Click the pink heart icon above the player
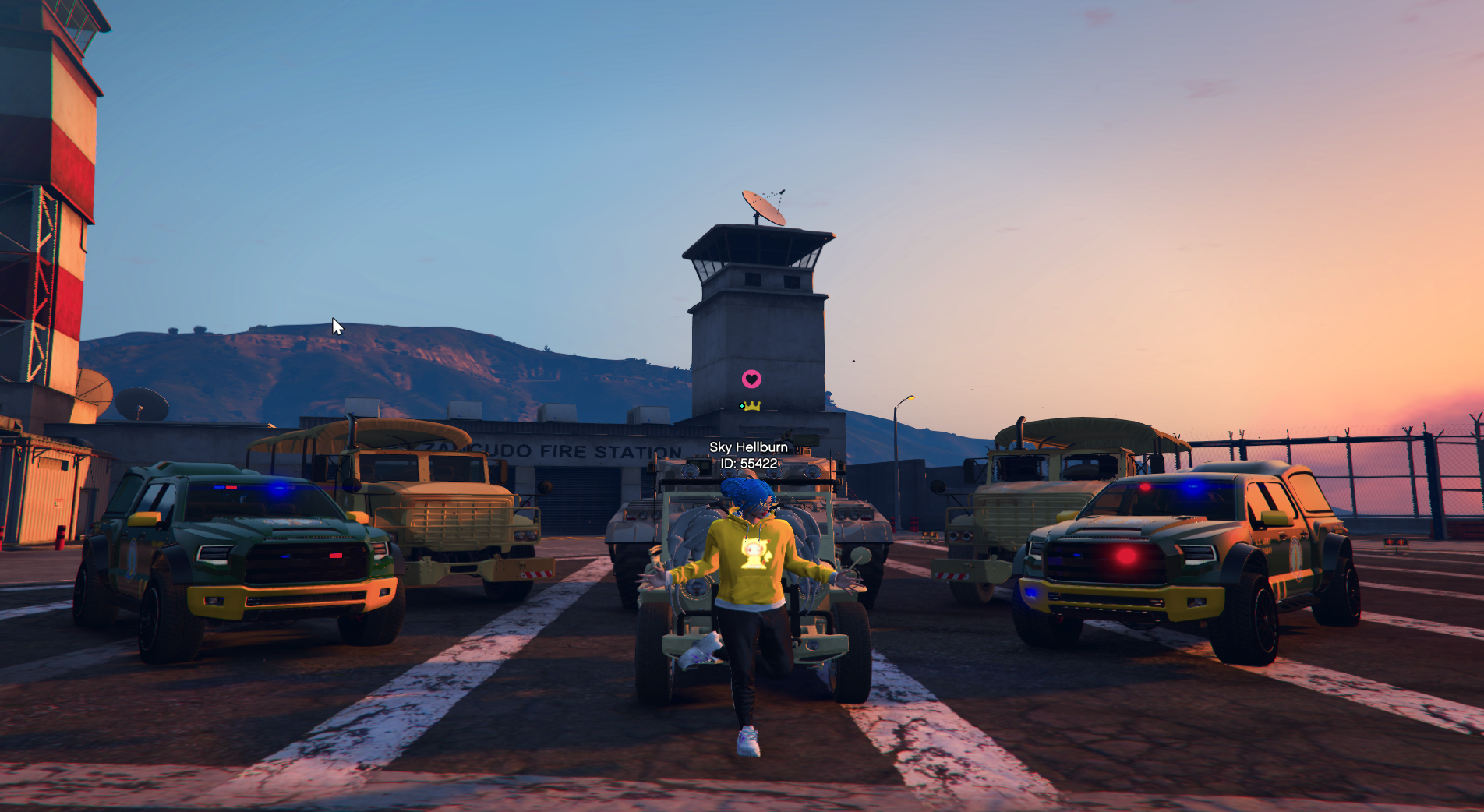 [x=751, y=380]
